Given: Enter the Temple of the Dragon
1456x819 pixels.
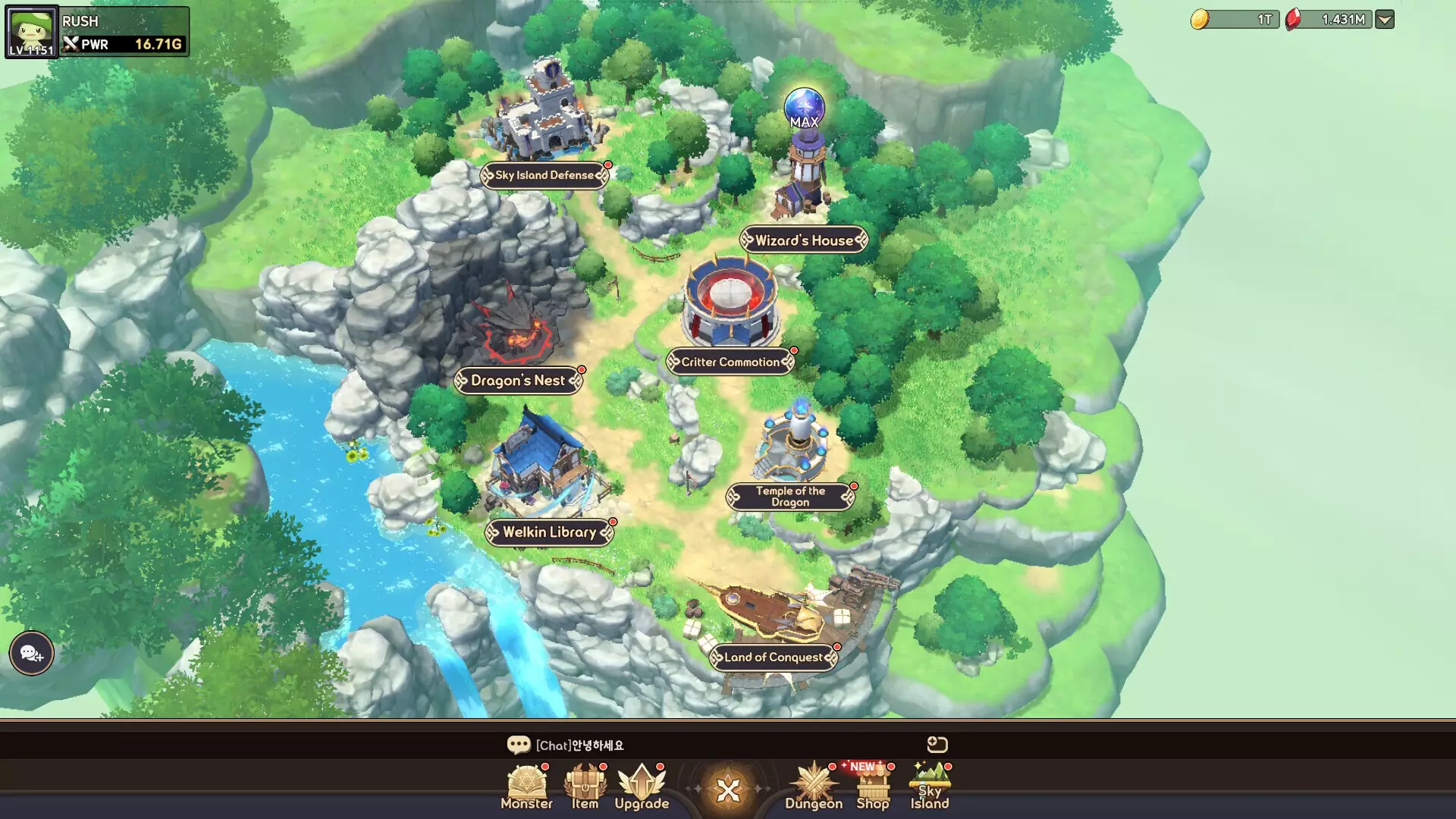Looking at the screenshot, I should point(790,497).
